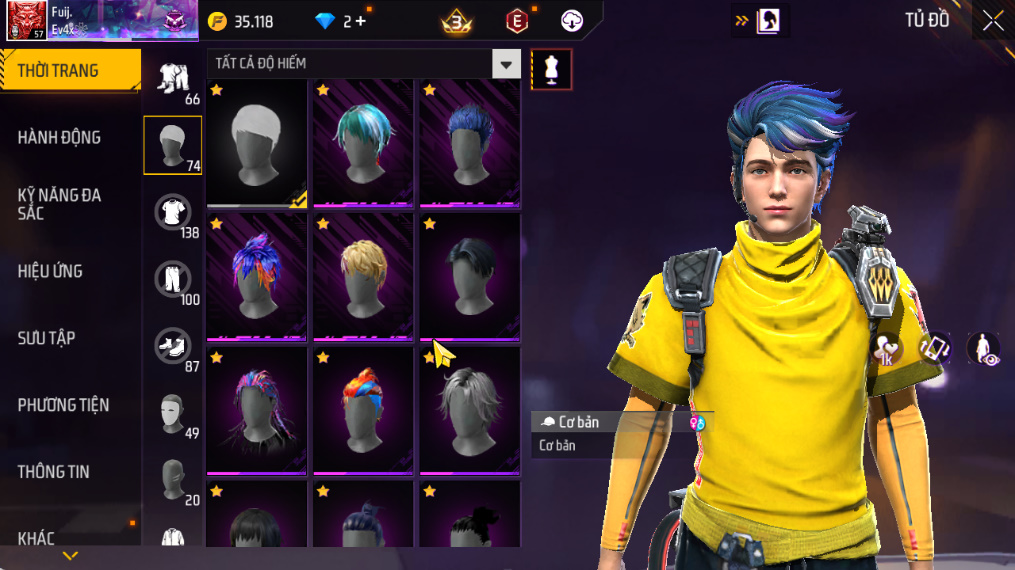Switch to the Hành Động tab
This screenshot has width=1015, height=570.
click(60, 137)
